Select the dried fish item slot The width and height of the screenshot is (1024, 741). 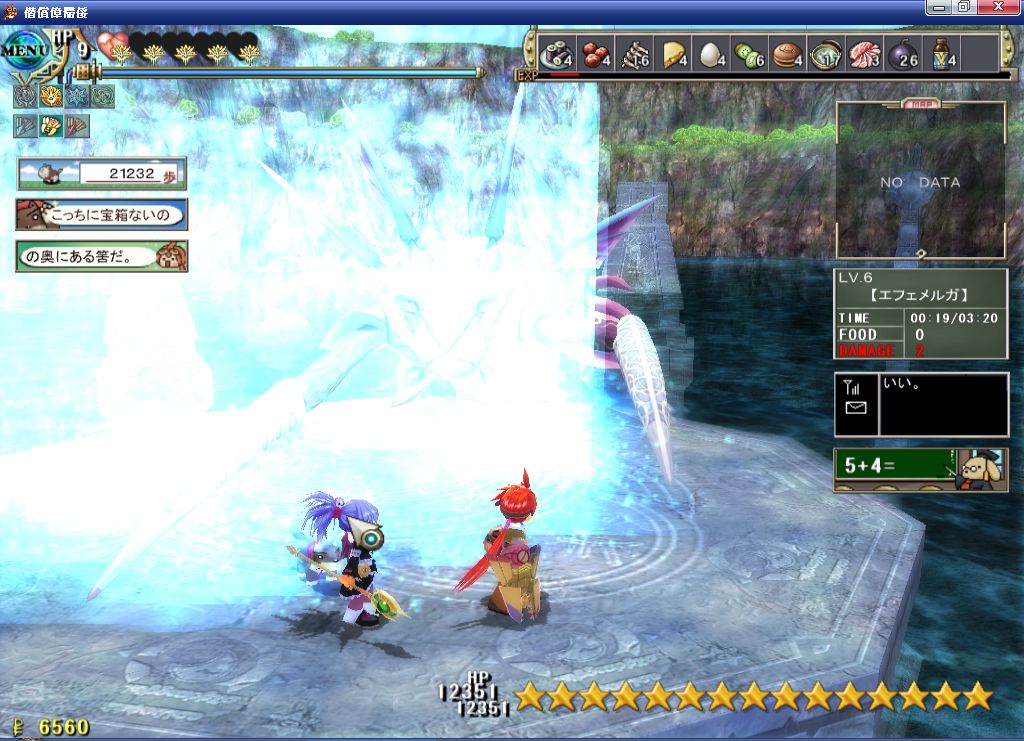(633, 53)
